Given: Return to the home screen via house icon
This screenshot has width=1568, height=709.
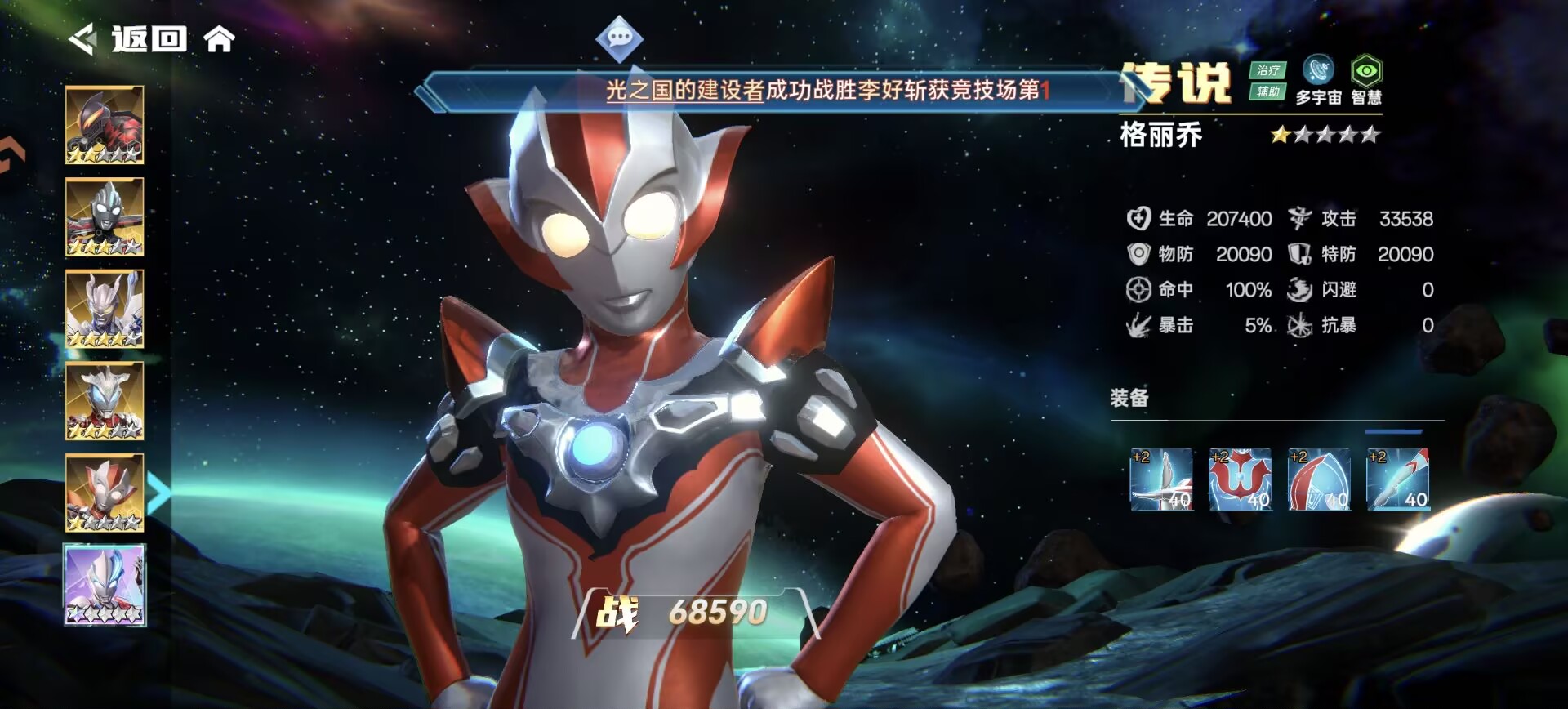Looking at the screenshot, I should pos(219,38).
